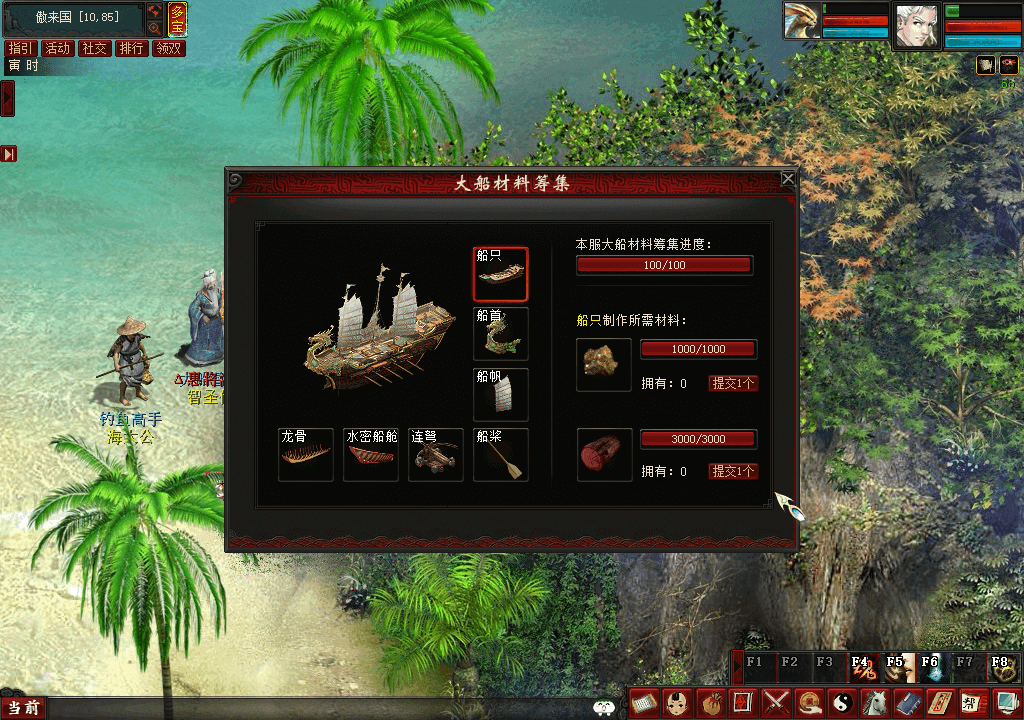The image size is (1024, 720).
Task: Open the 社交 social menu
Action: coord(95,48)
